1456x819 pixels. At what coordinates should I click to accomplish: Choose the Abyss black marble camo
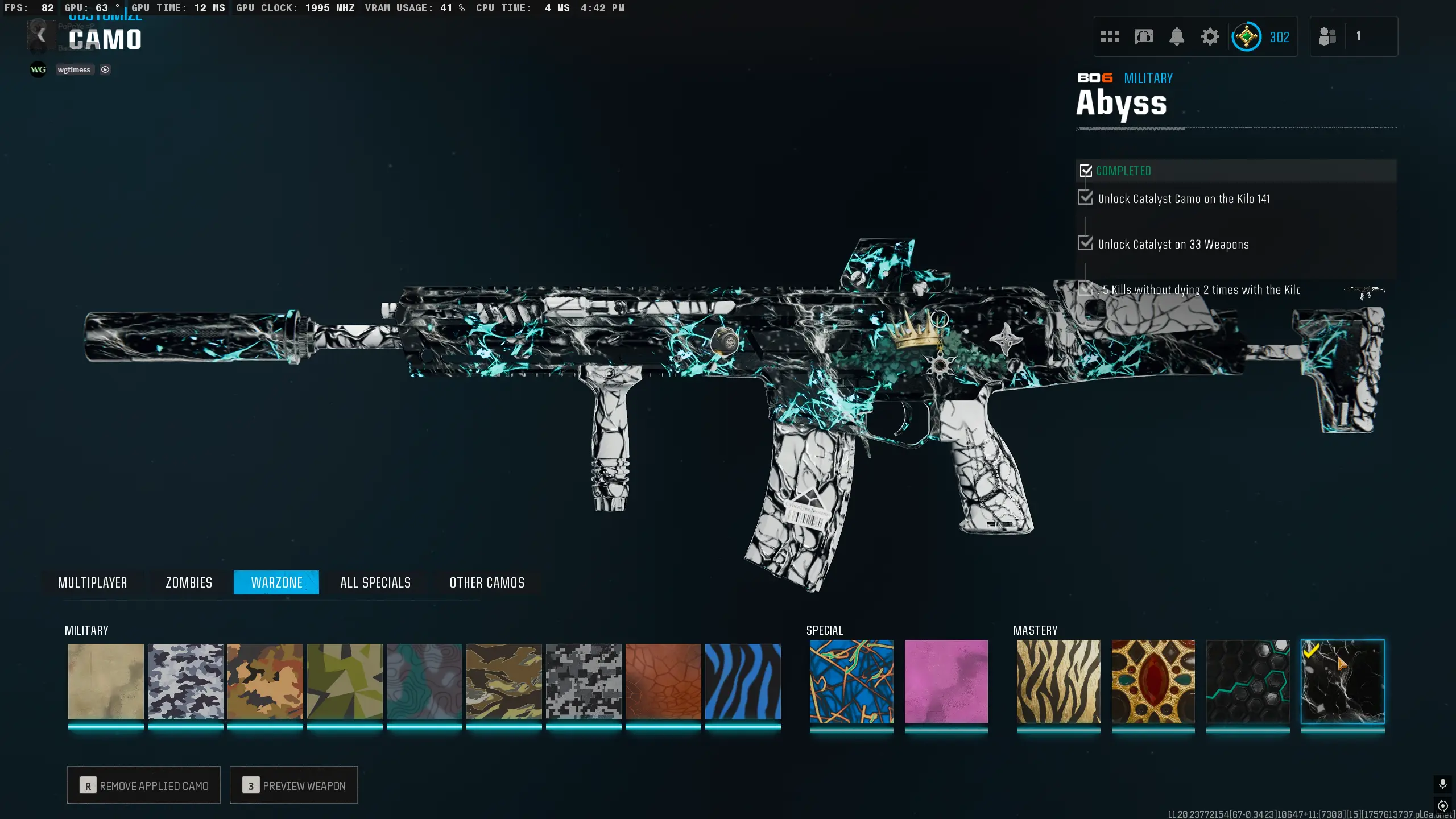pyautogui.click(x=1343, y=681)
